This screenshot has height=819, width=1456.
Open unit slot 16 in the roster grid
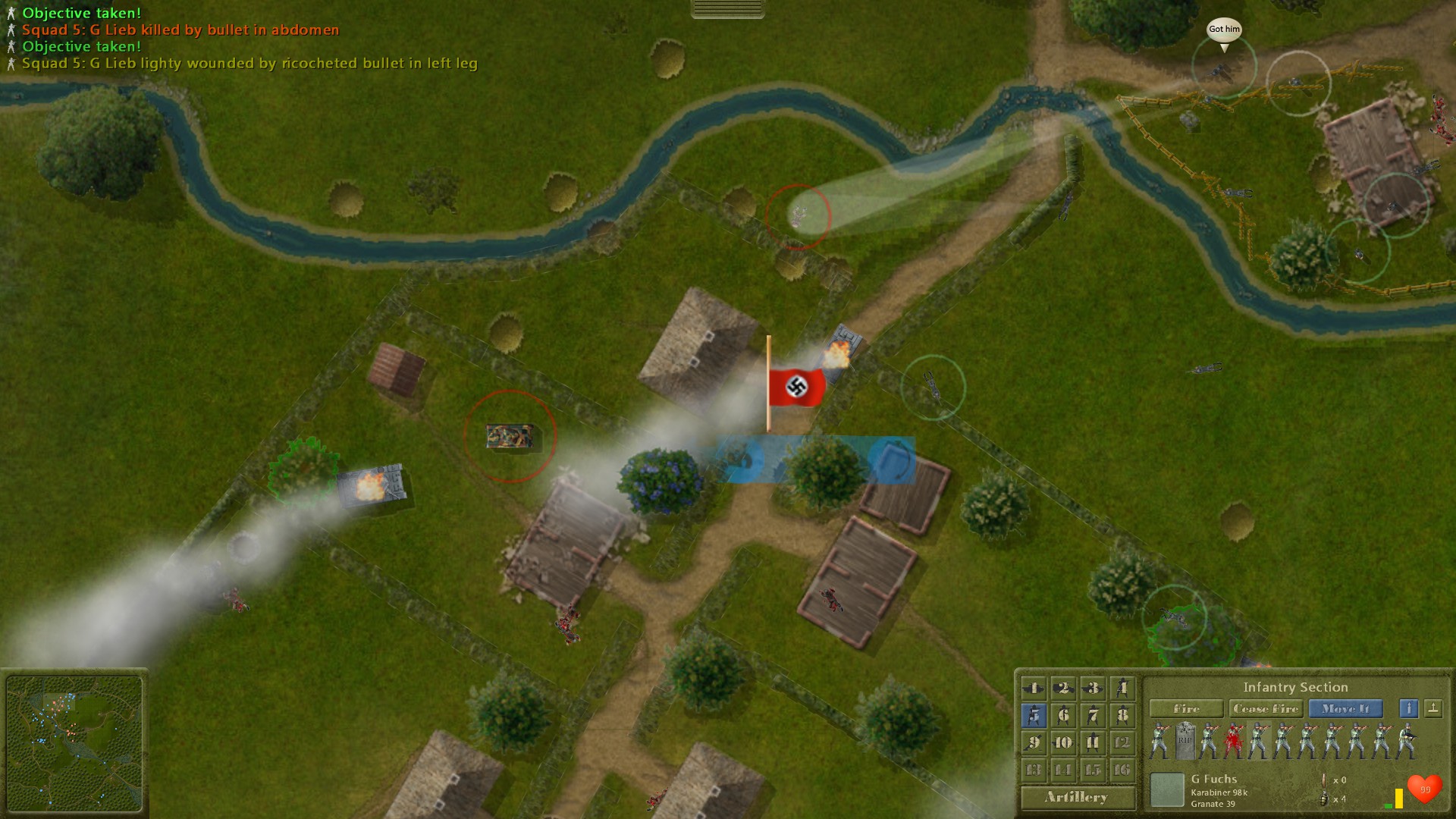coord(1124,768)
